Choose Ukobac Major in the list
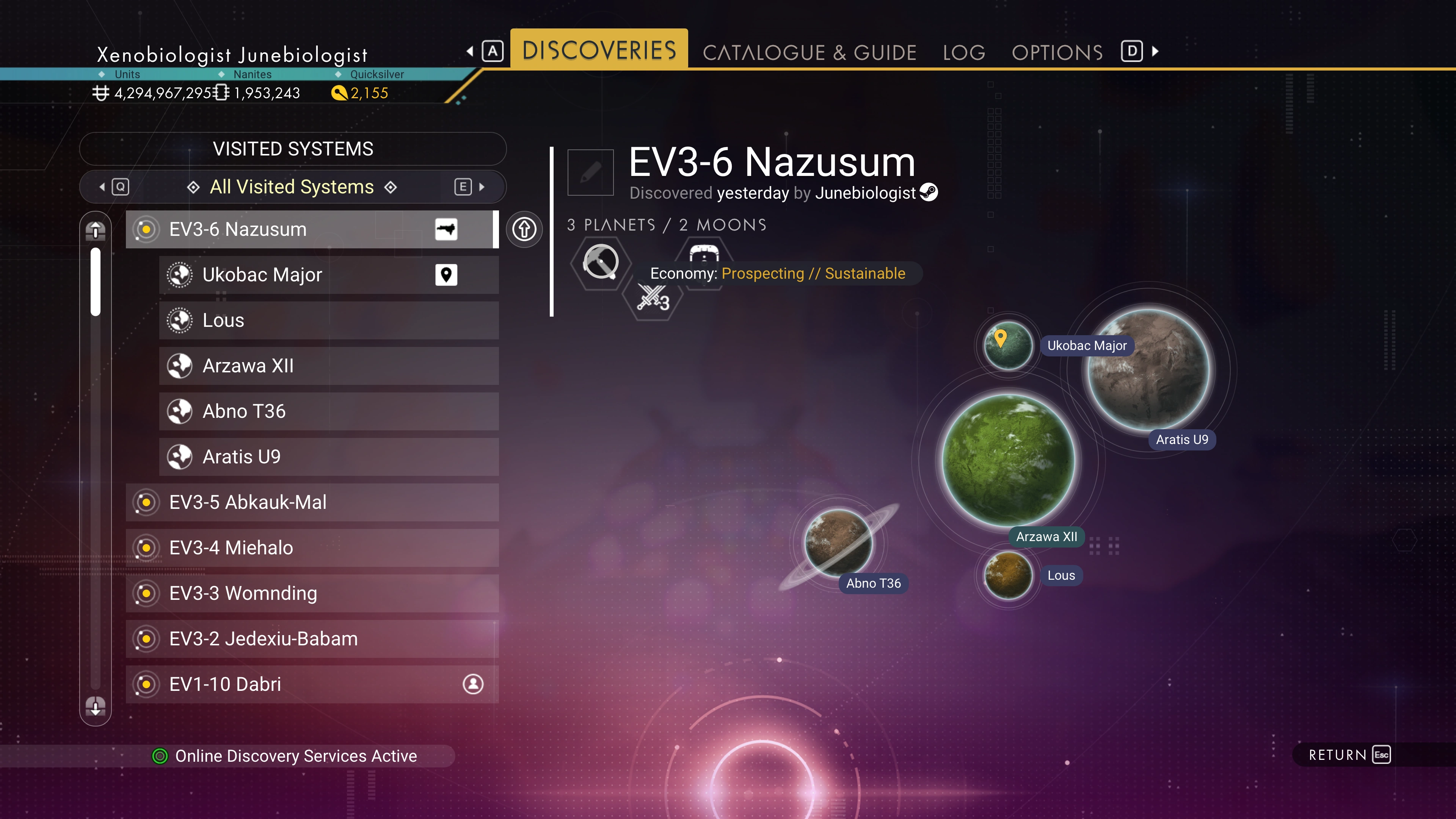 328,275
